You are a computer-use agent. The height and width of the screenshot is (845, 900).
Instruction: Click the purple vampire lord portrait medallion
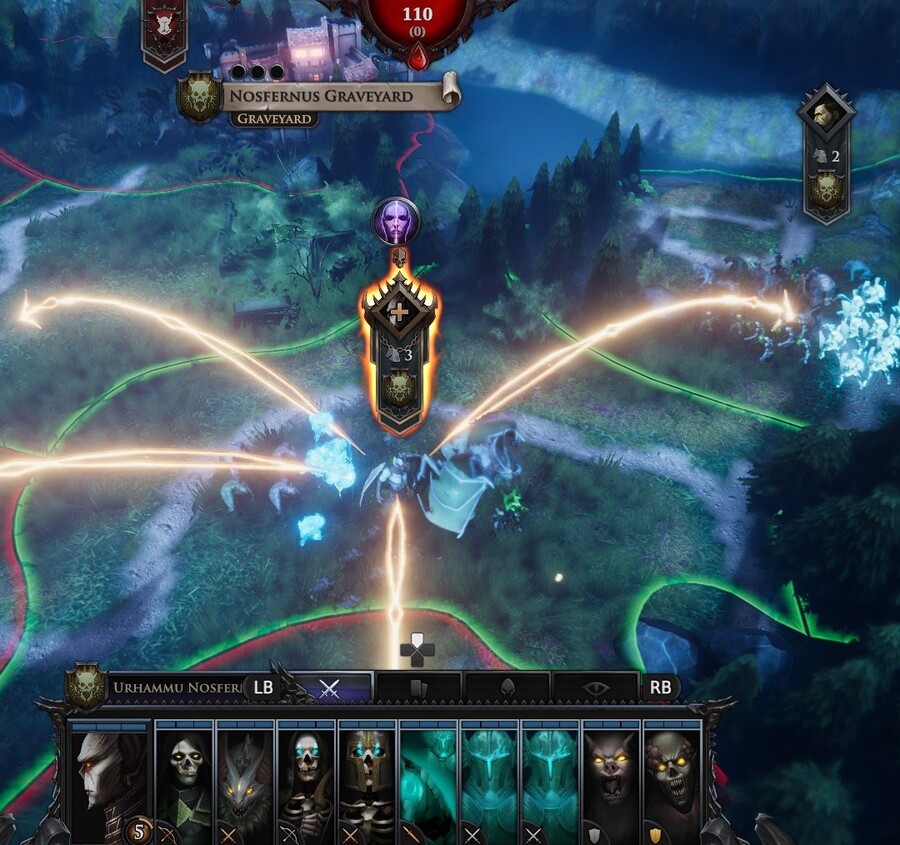click(x=397, y=221)
